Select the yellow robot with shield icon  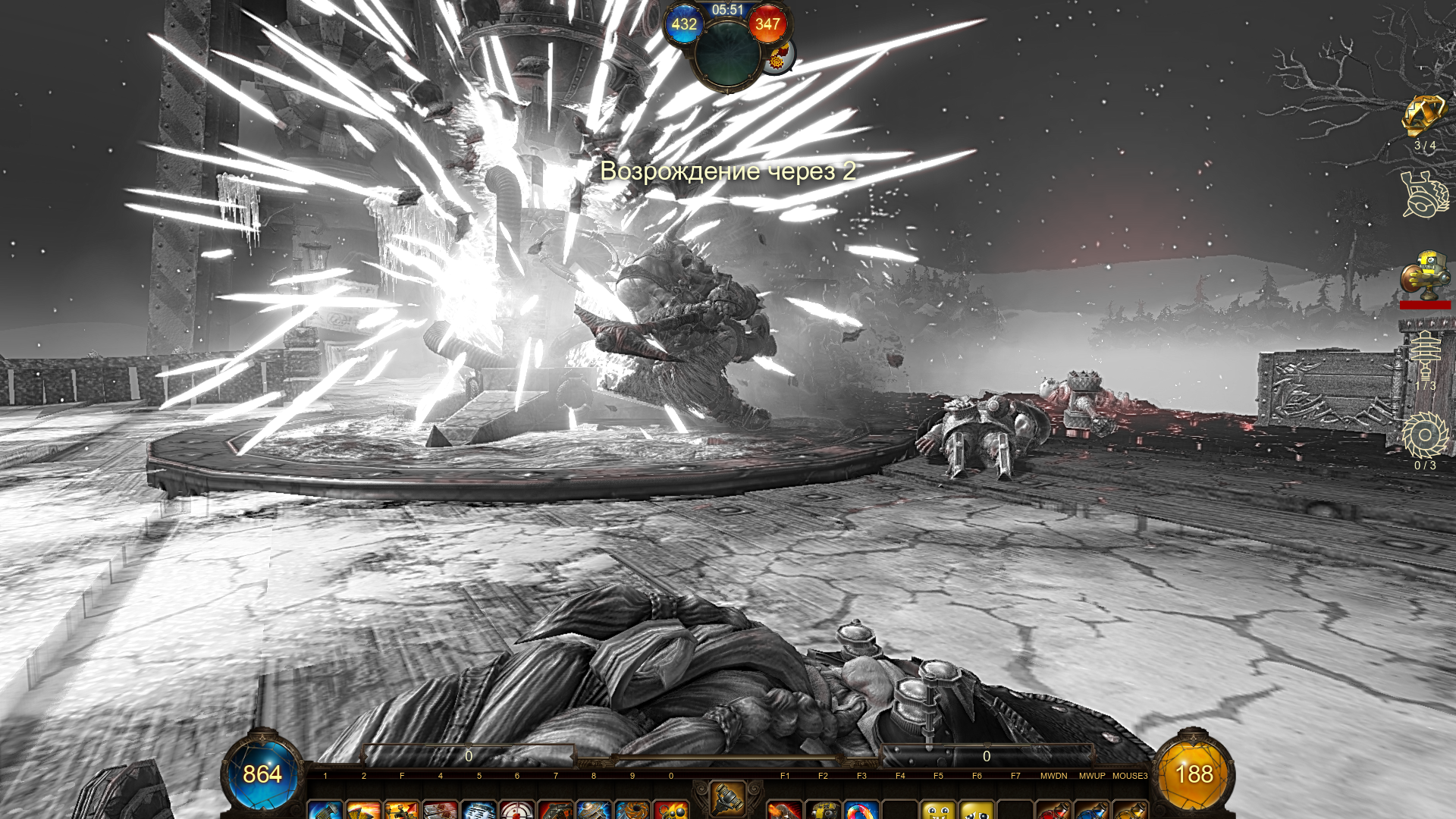coord(1425,275)
